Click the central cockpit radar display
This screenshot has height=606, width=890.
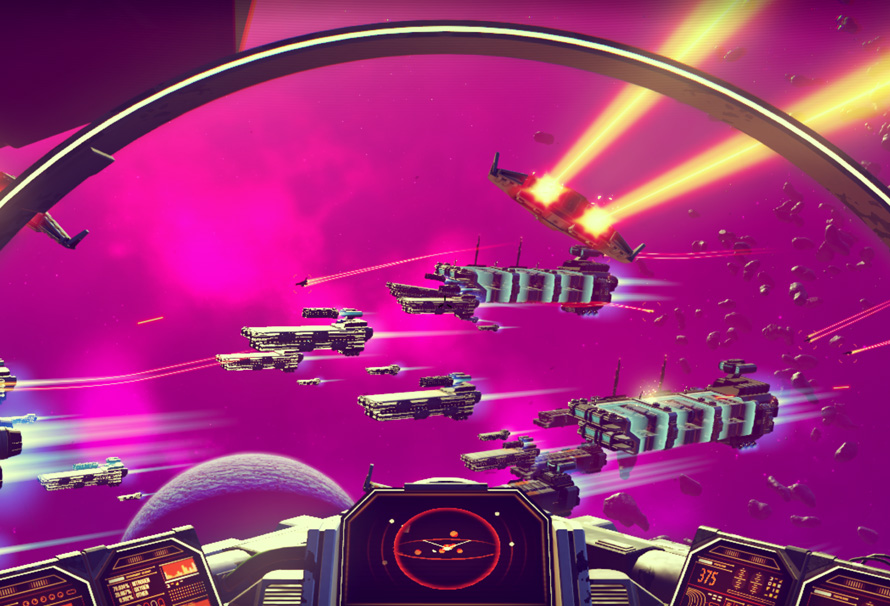point(445,547)
